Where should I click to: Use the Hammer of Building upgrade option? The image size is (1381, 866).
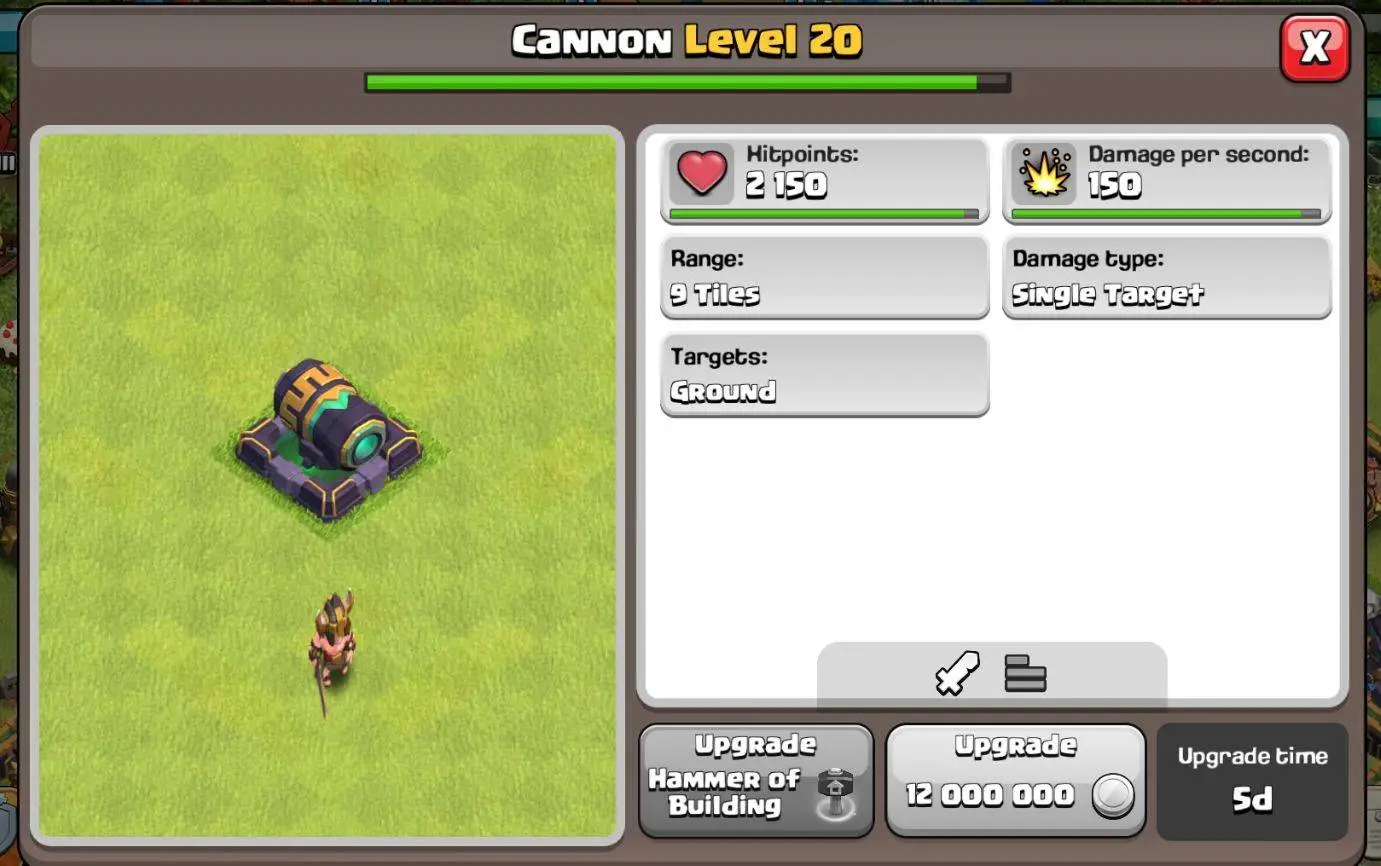click(x=757, y=780)
